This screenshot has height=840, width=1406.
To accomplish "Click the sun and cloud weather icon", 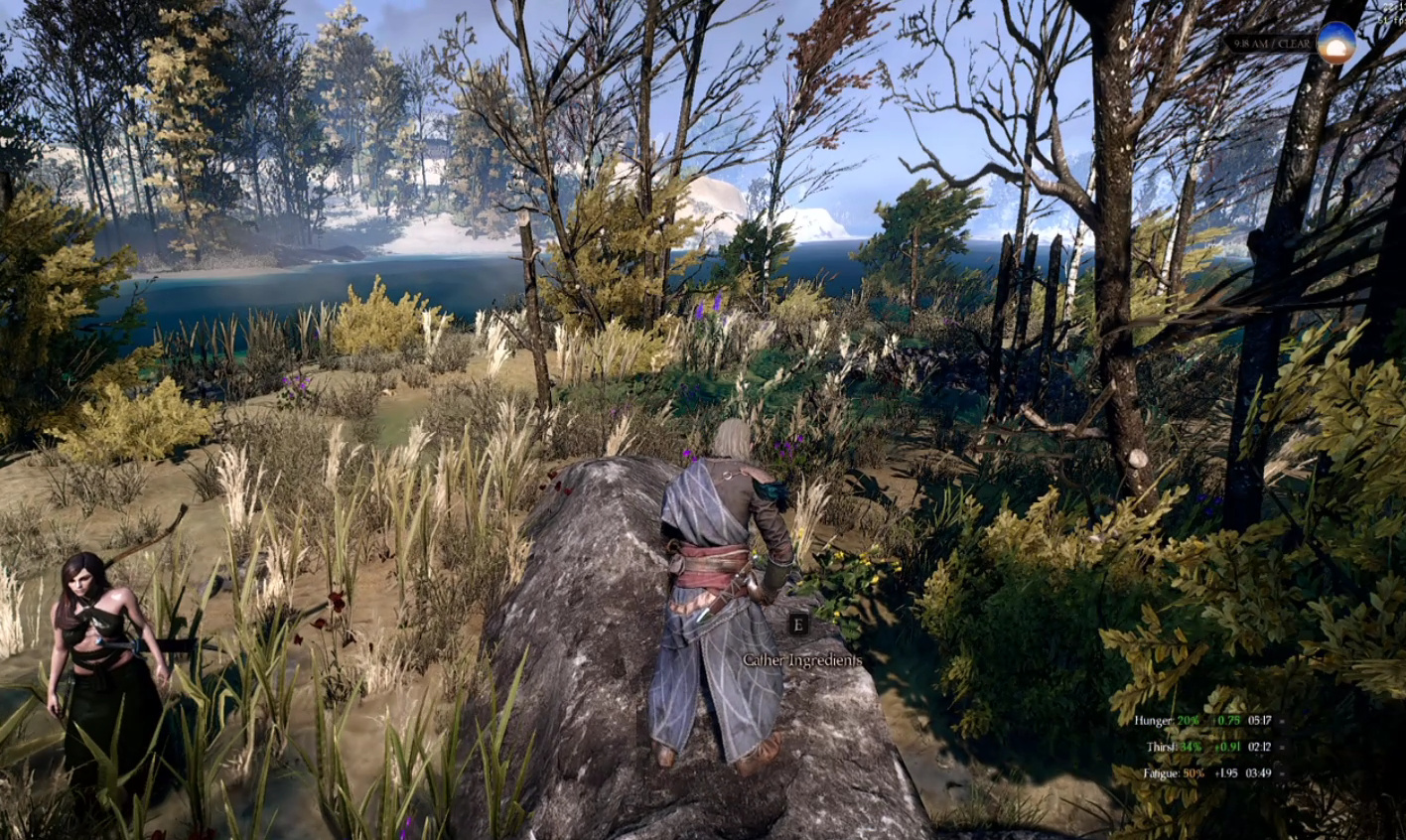I will click(1336, 43).
